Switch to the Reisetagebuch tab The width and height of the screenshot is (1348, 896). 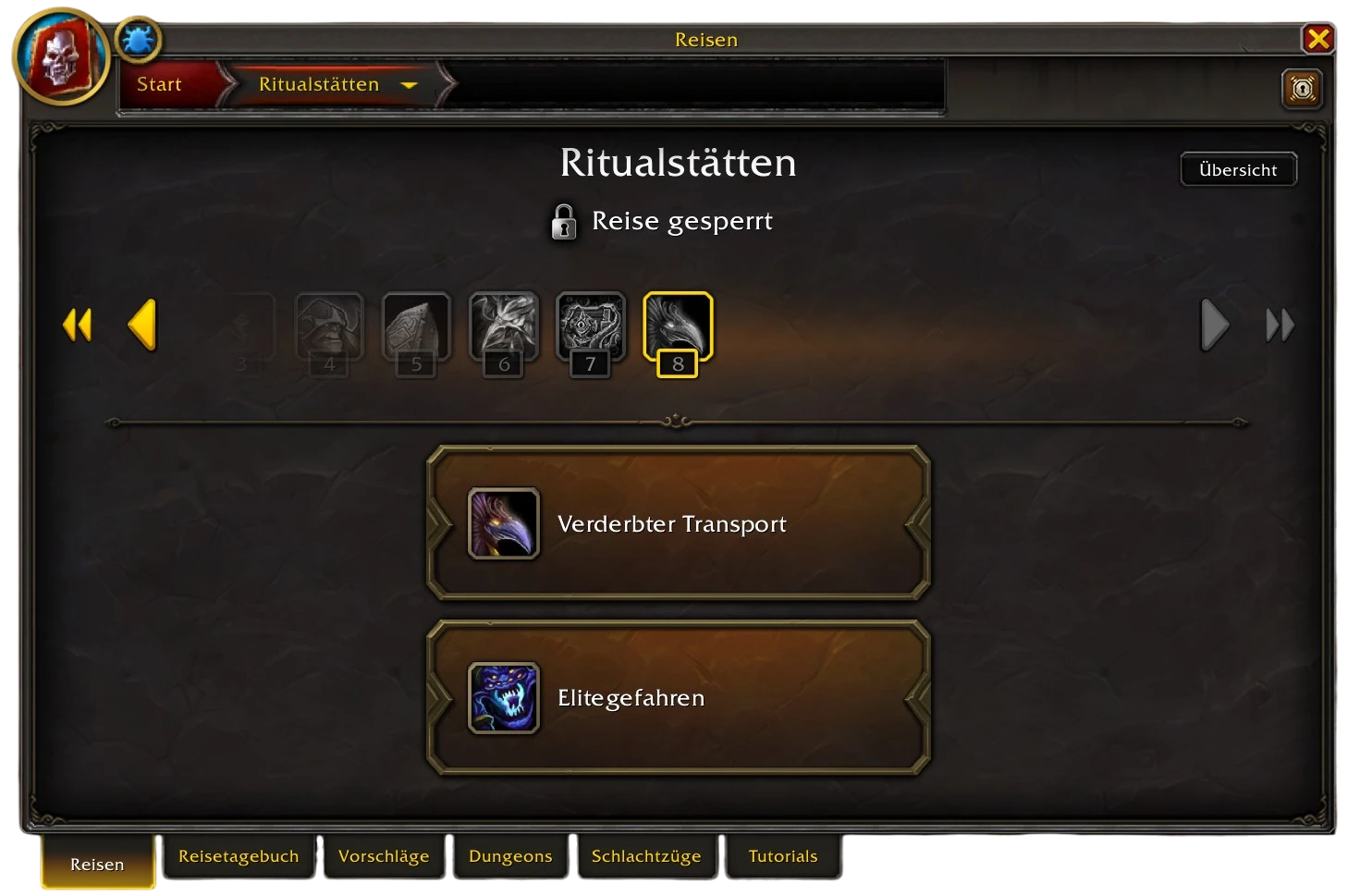click(239, 856)
